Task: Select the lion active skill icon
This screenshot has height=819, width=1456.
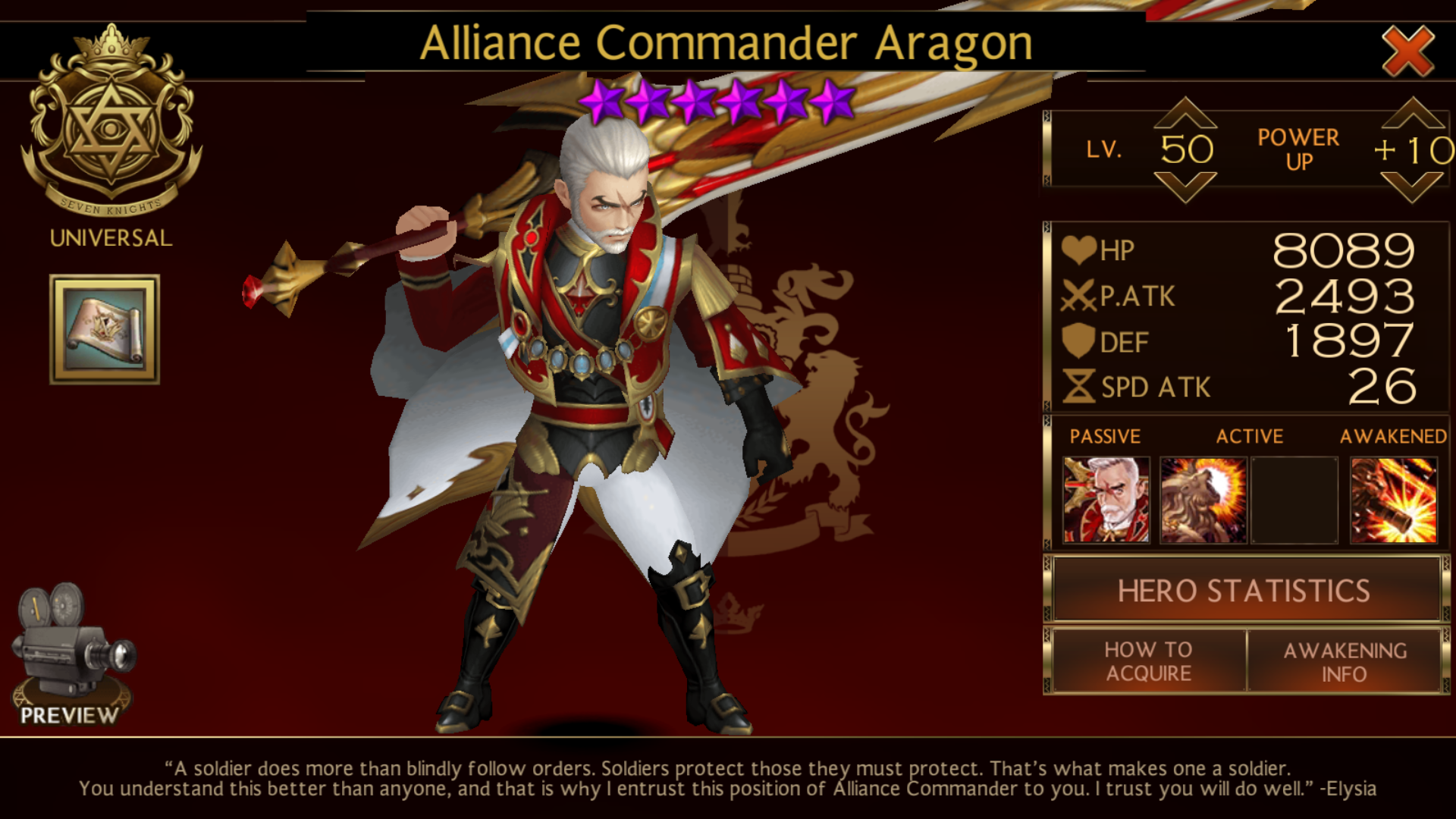Action: click(x=1203, y=500)
